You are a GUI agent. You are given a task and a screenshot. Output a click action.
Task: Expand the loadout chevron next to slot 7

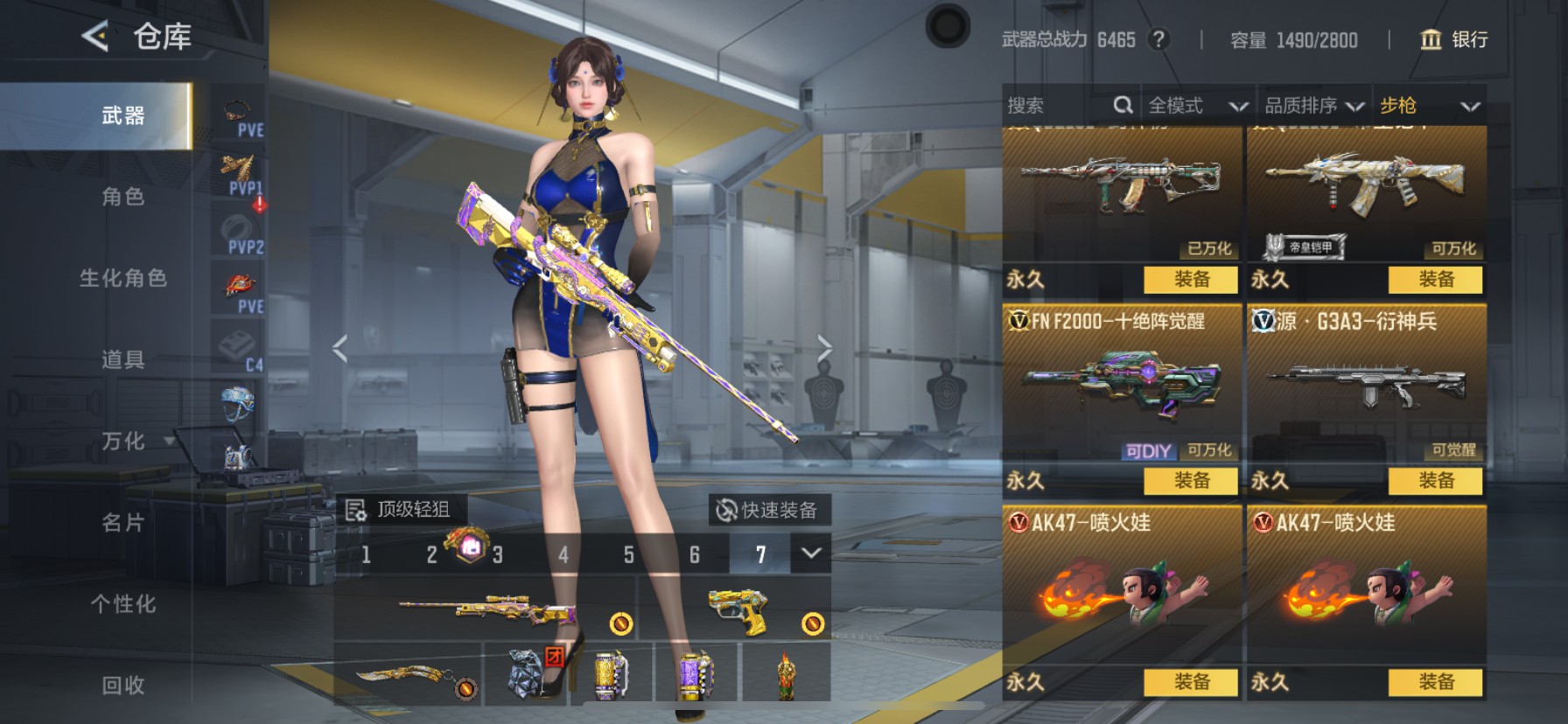pos(809,554)
